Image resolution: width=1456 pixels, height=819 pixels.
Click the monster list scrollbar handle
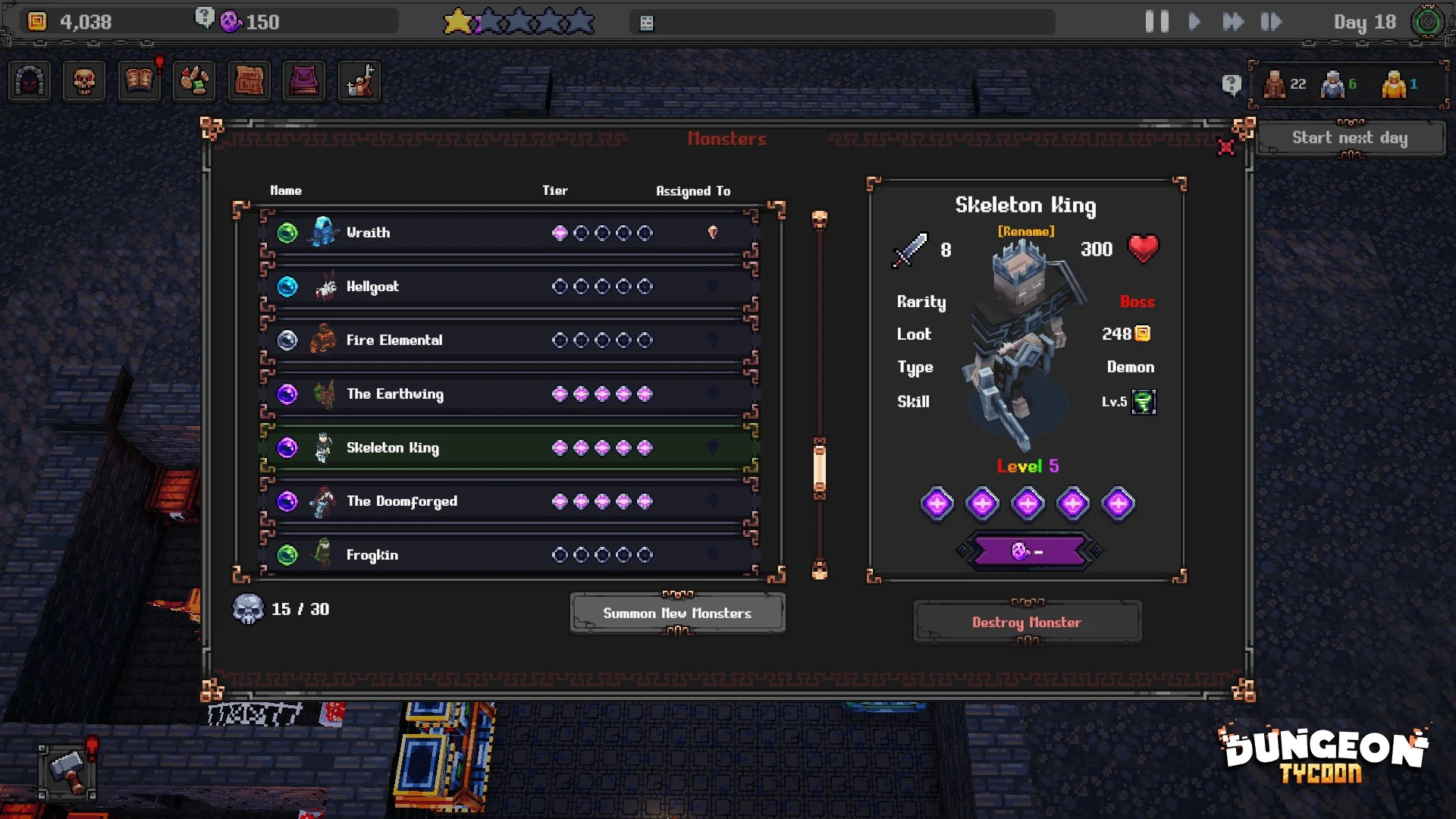(x=820, y=468)
